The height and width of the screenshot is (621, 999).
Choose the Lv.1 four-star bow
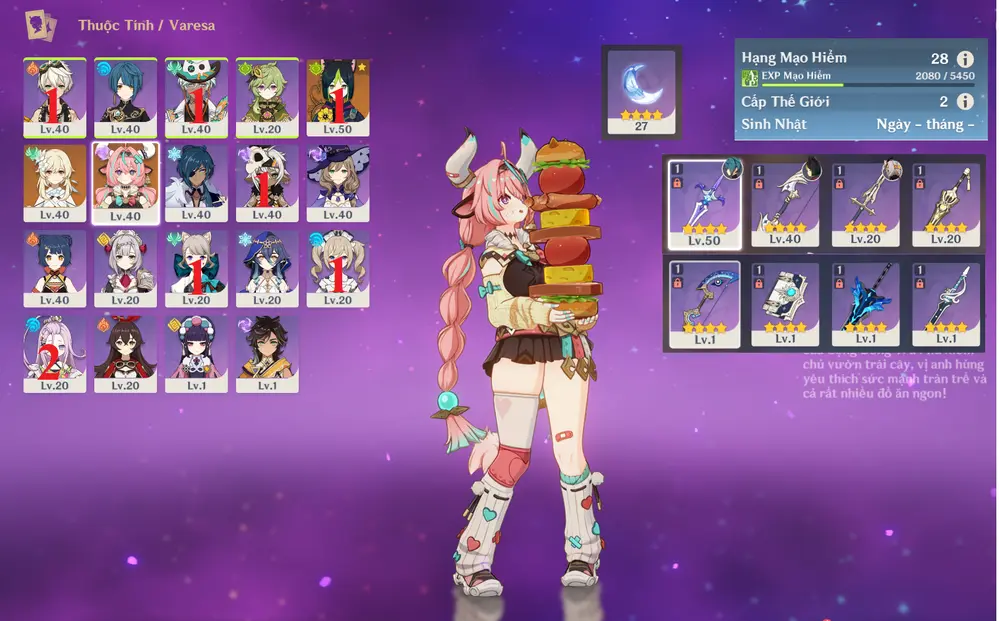pyautogui.click(x=705, y=304)
